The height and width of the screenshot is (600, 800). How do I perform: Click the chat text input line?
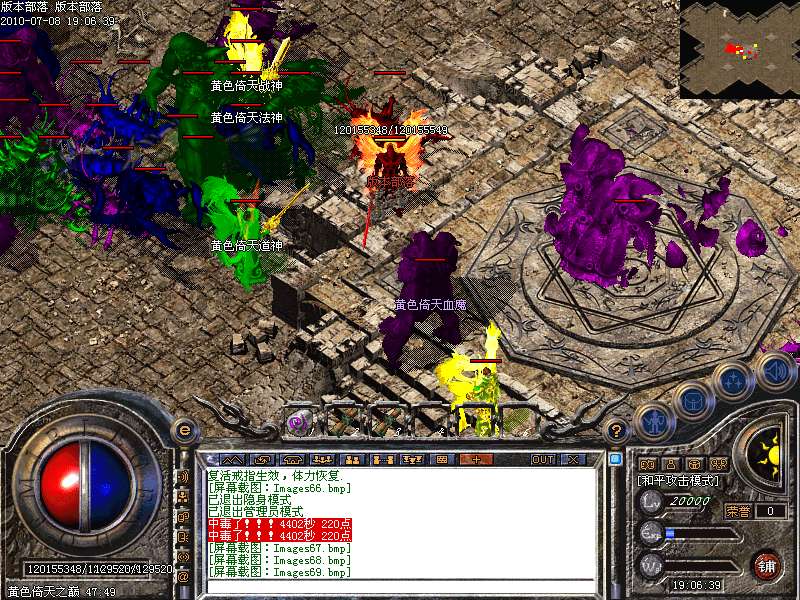400,585
